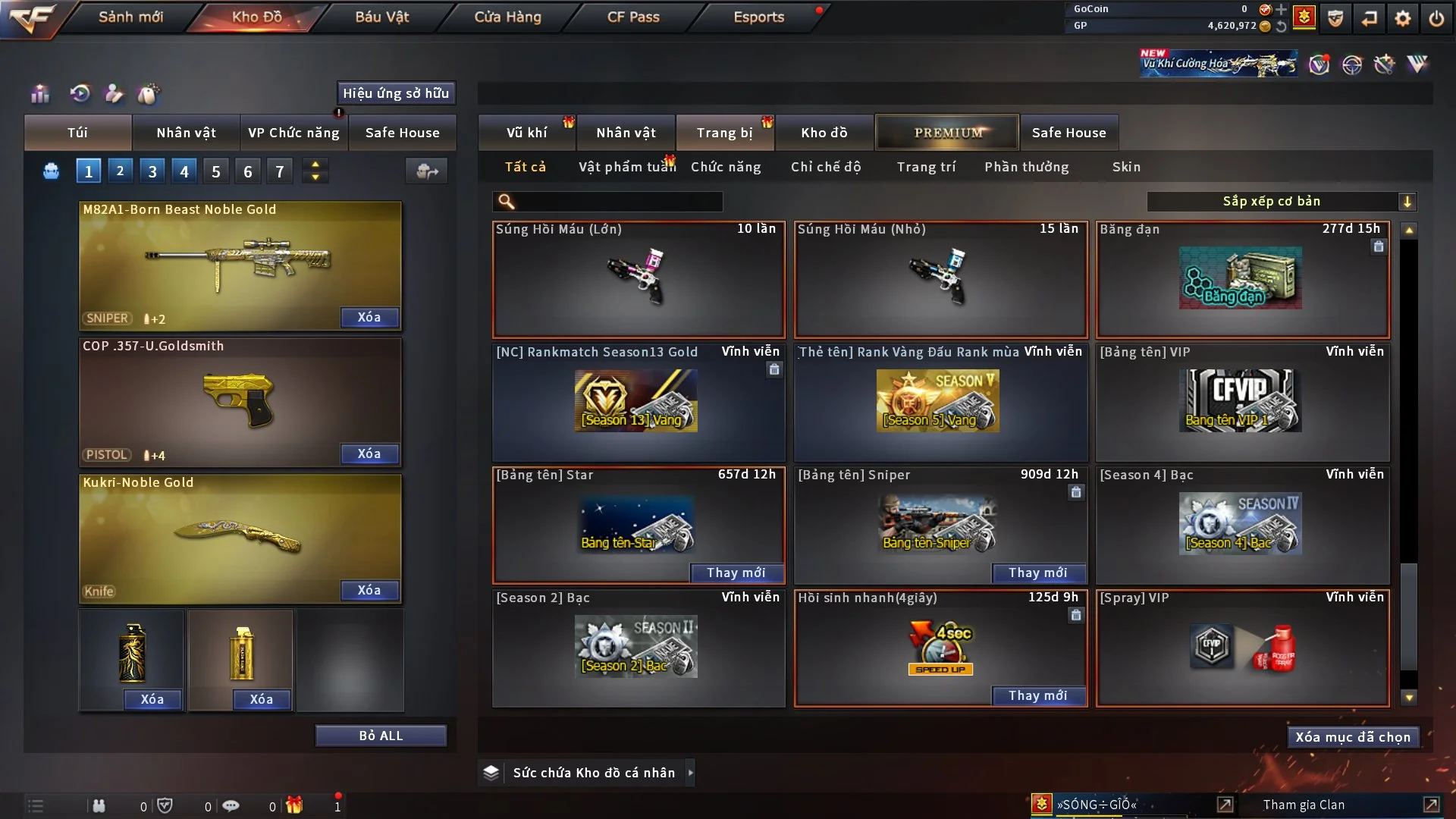
Task: Remove the M82A1-Born Beast Noble Gold sniper
Action: 369,318
